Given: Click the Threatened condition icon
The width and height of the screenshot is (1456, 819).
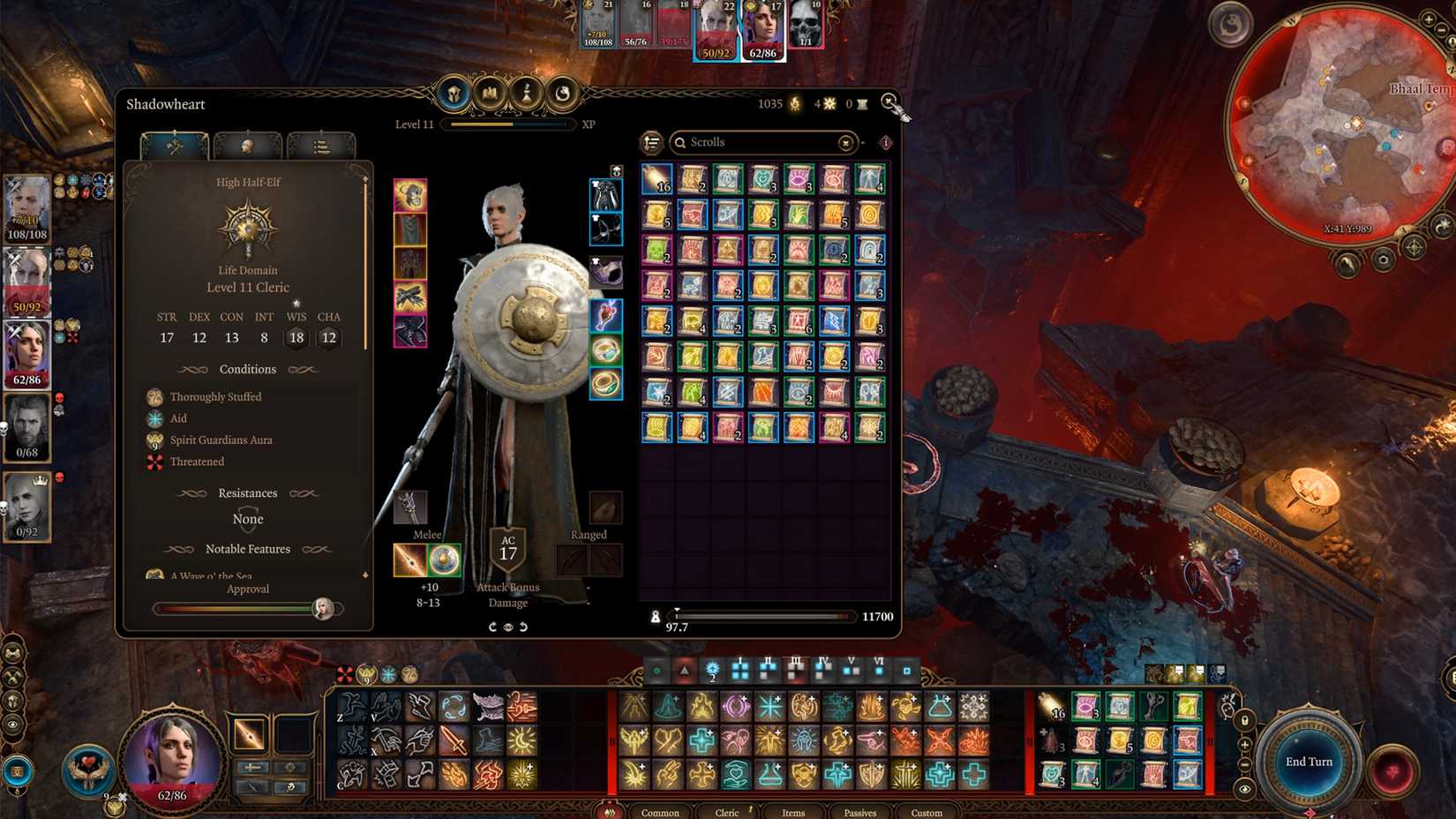Looking at the screenshot, I should click(155, 462).
